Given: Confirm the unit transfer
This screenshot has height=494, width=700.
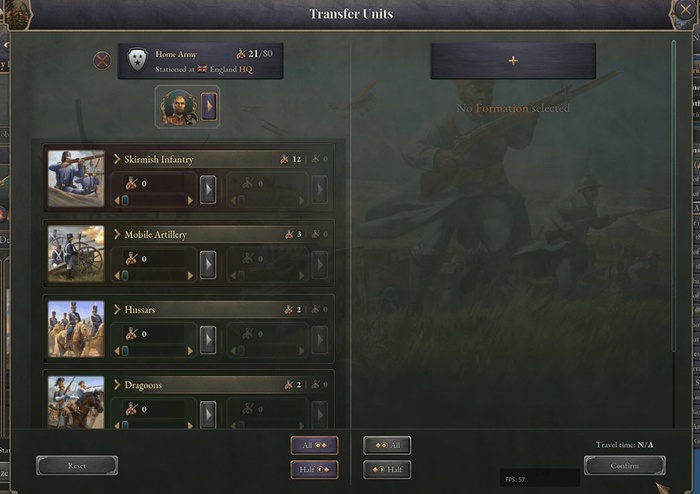Looking at the screenshot, I should click(x=624, y=466).
